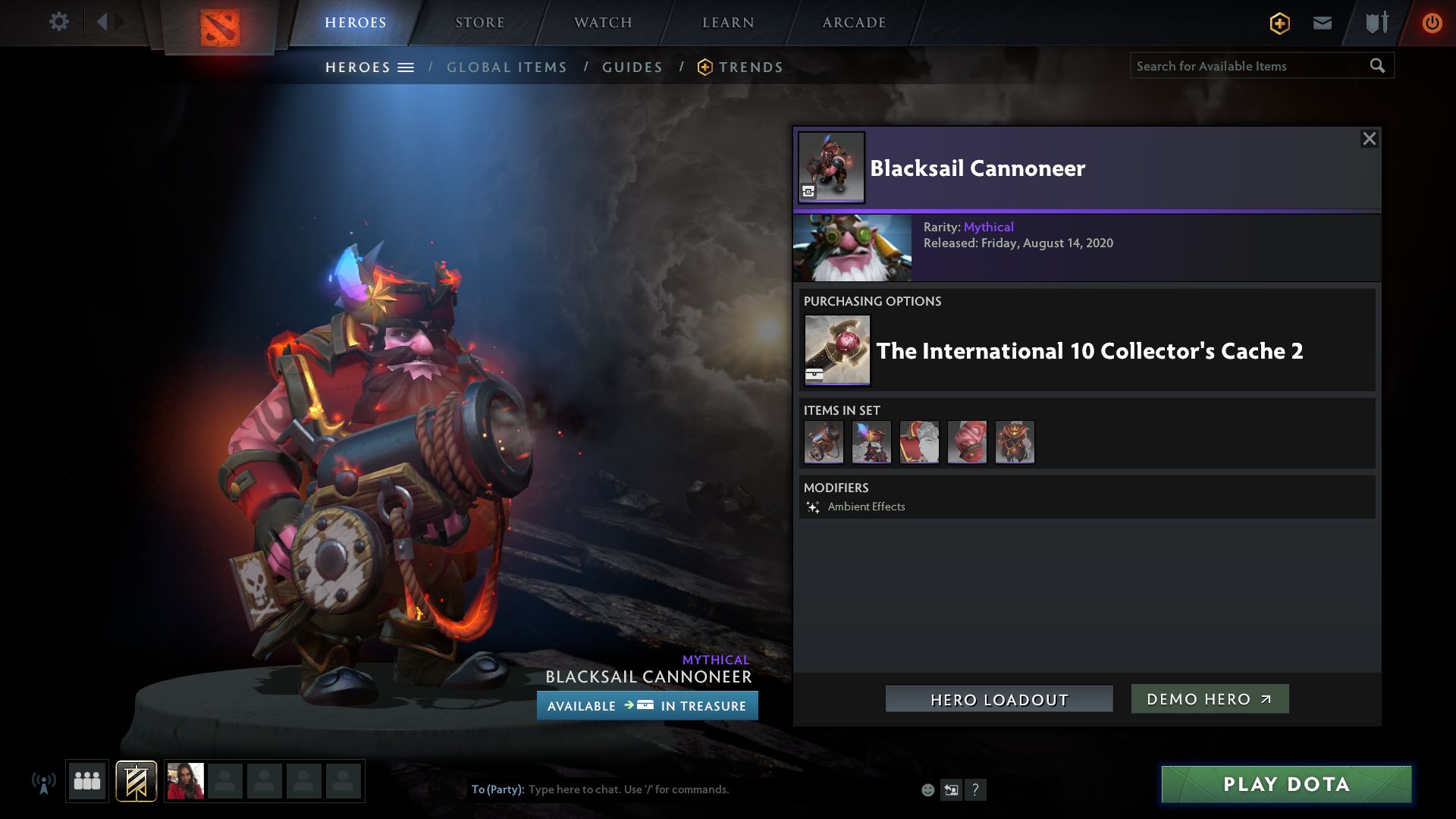This screenshot has height=819, width=1456.
Task: Click the Hero Loadout button
Action: coord(999,699)
